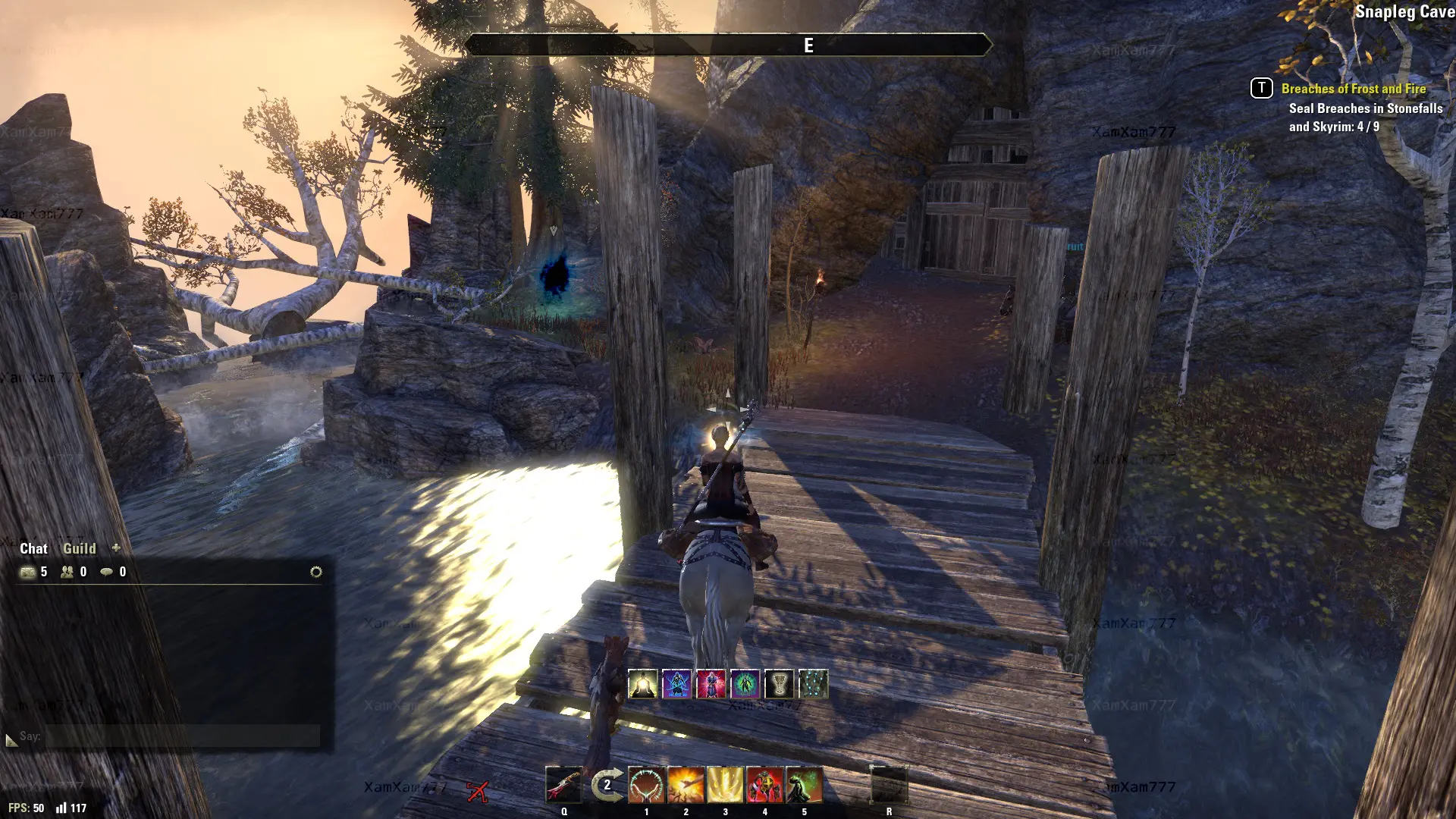The width and height of the screenshot is (1456, 819).
Task: Click the speech bubble notifications icon
Action: click(107, 572)
